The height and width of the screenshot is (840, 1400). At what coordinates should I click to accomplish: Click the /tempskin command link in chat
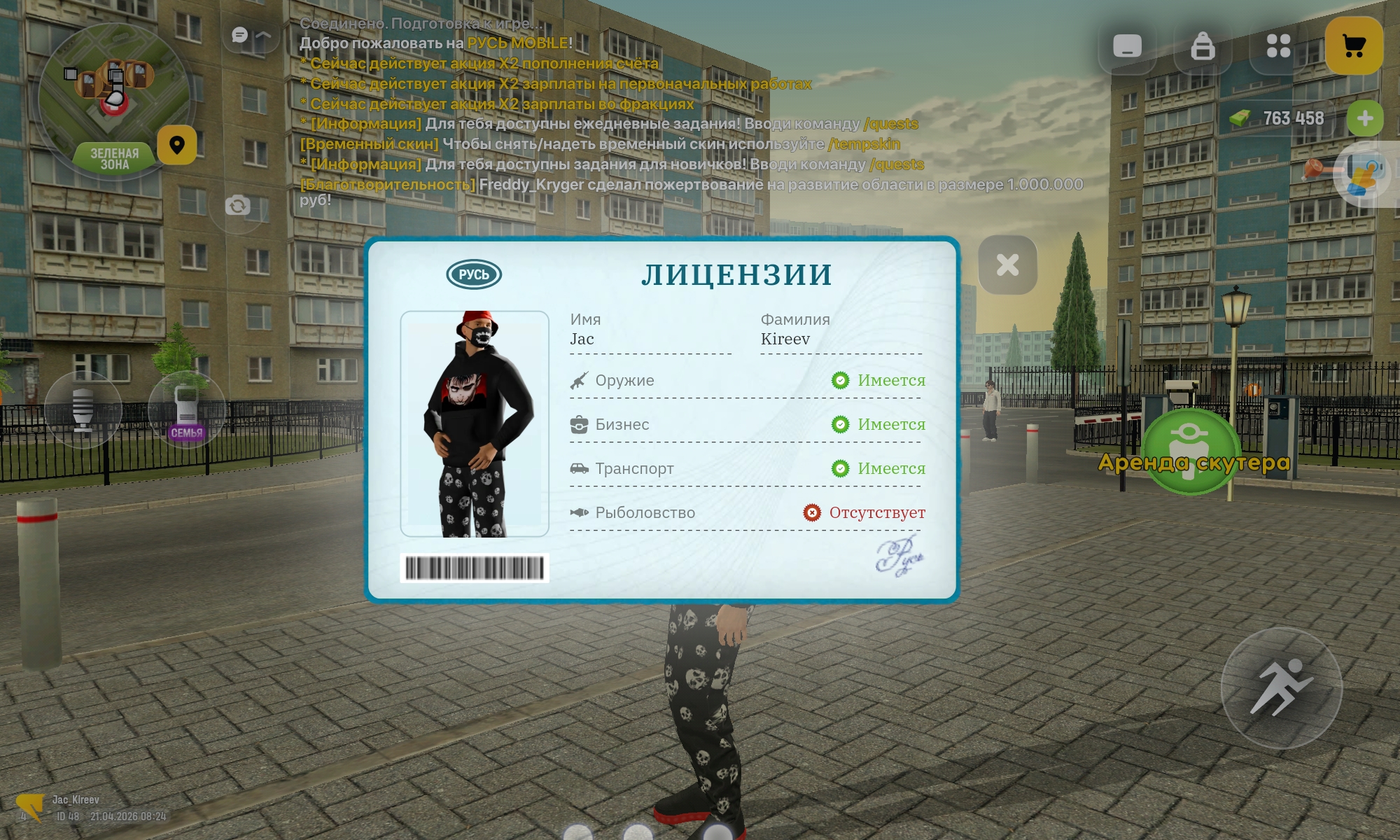(866, 146)
